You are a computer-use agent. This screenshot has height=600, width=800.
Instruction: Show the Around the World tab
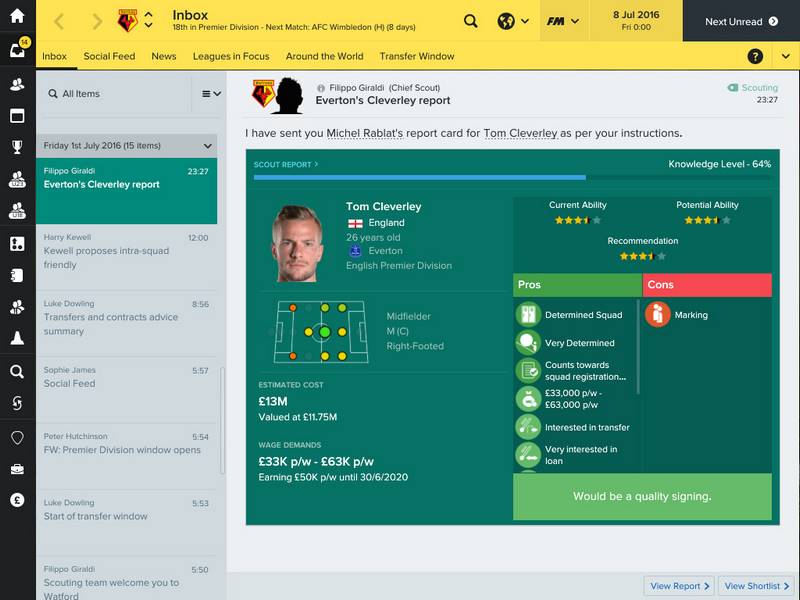tap(324, 56)
